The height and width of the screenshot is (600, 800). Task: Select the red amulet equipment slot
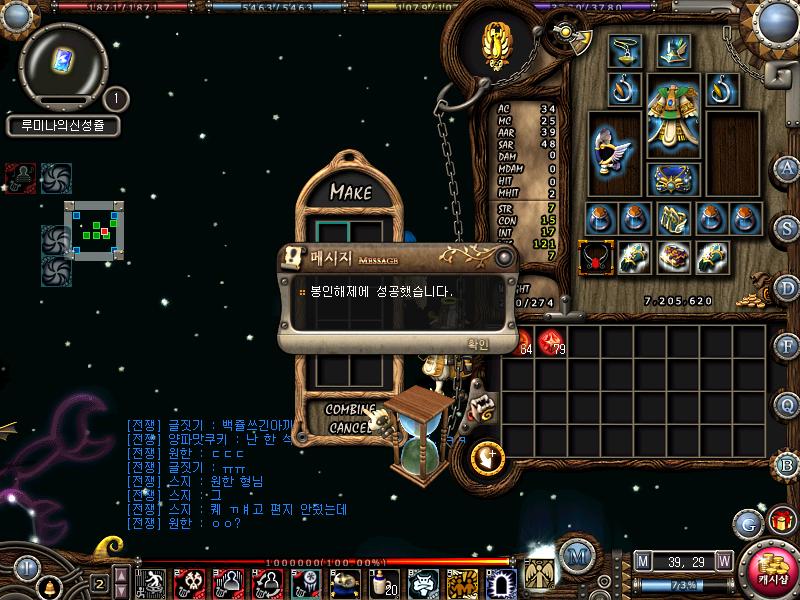coord(595,257)
